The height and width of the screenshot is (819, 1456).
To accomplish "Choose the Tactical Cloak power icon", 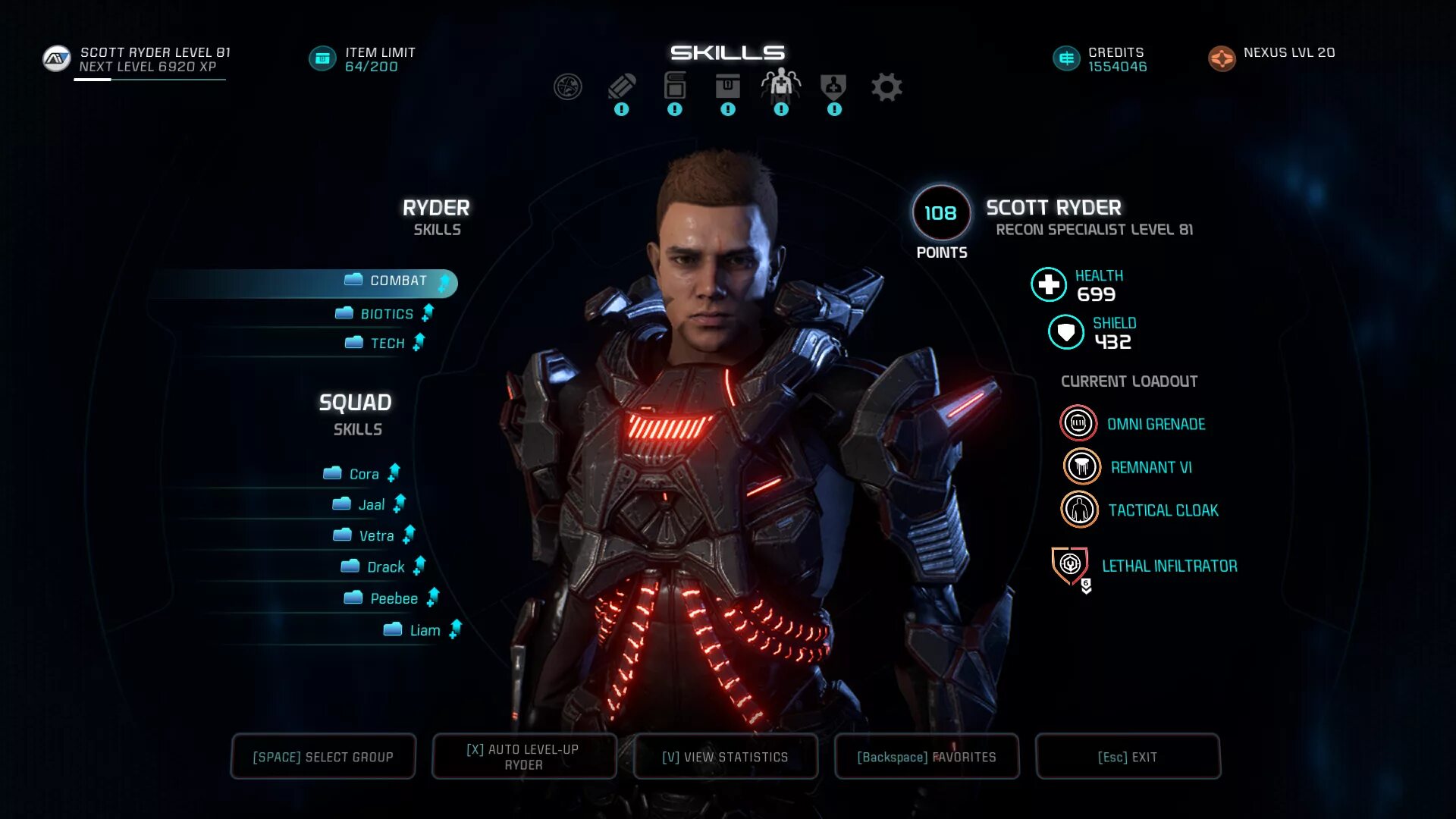I will [x=1079, y=510].
